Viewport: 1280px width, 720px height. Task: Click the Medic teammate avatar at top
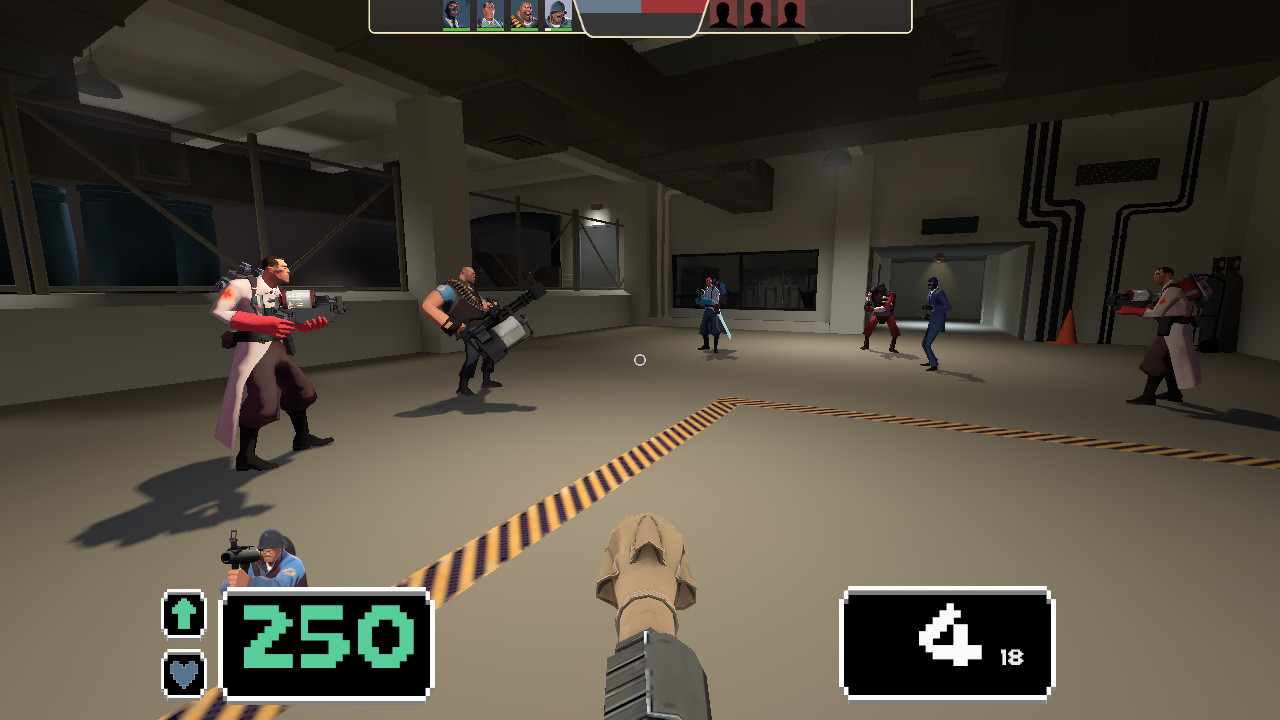(x=489, y=15)
